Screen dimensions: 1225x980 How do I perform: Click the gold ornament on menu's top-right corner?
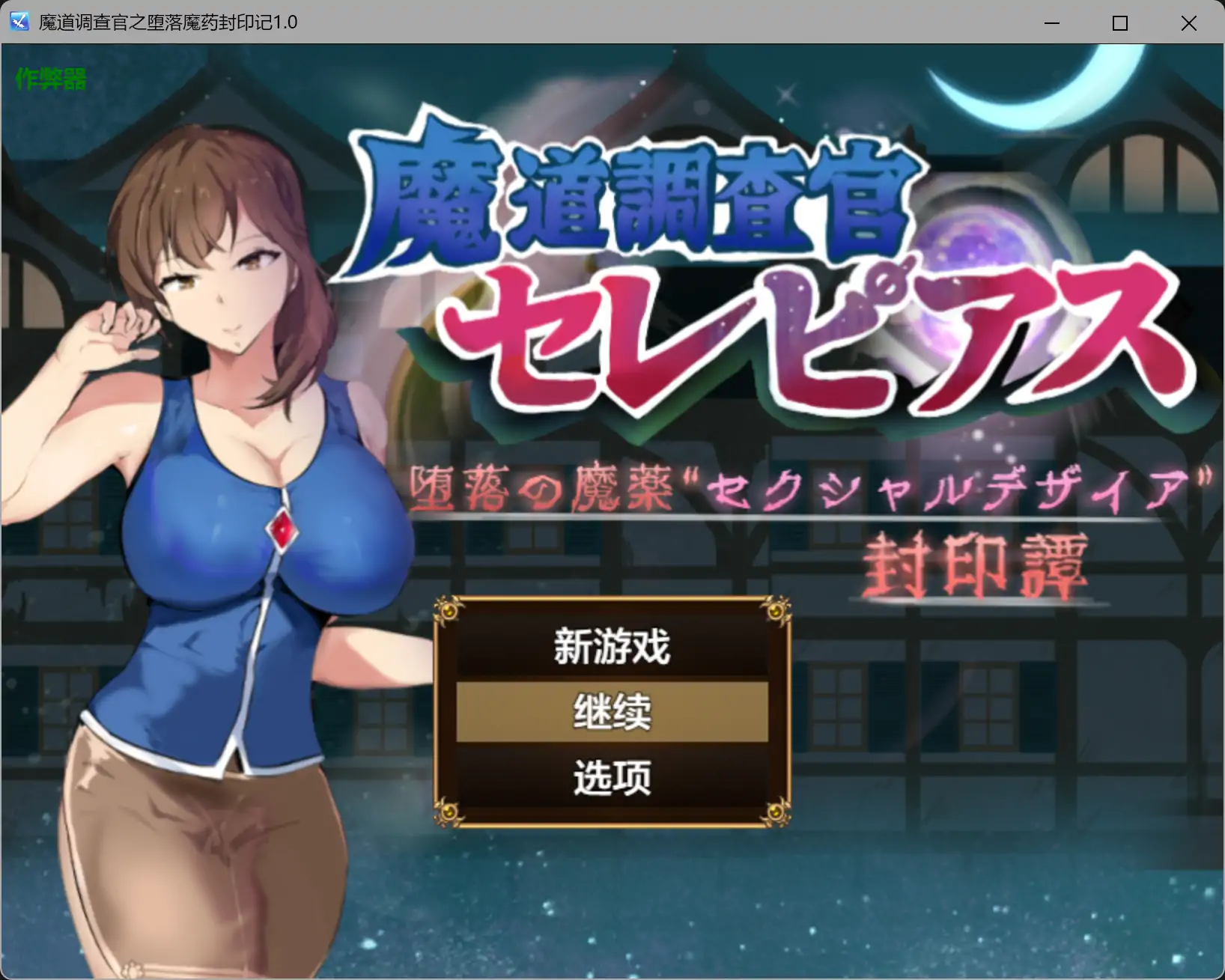point(775,611)
